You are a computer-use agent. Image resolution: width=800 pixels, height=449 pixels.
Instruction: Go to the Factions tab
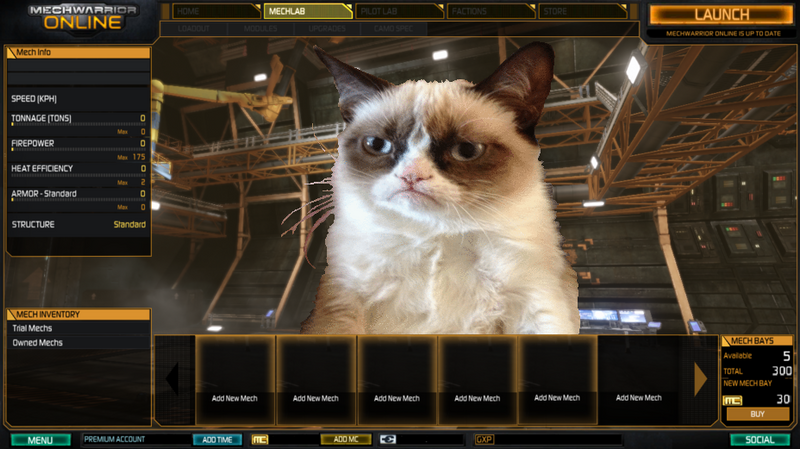490,11
